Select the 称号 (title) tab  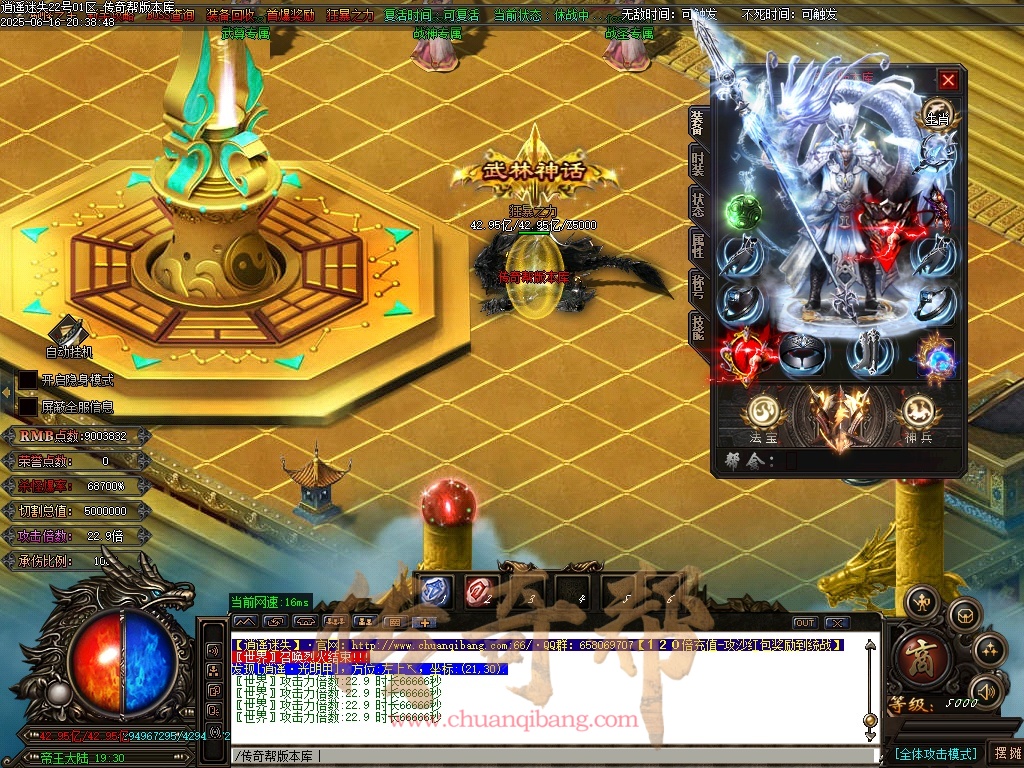698,285
